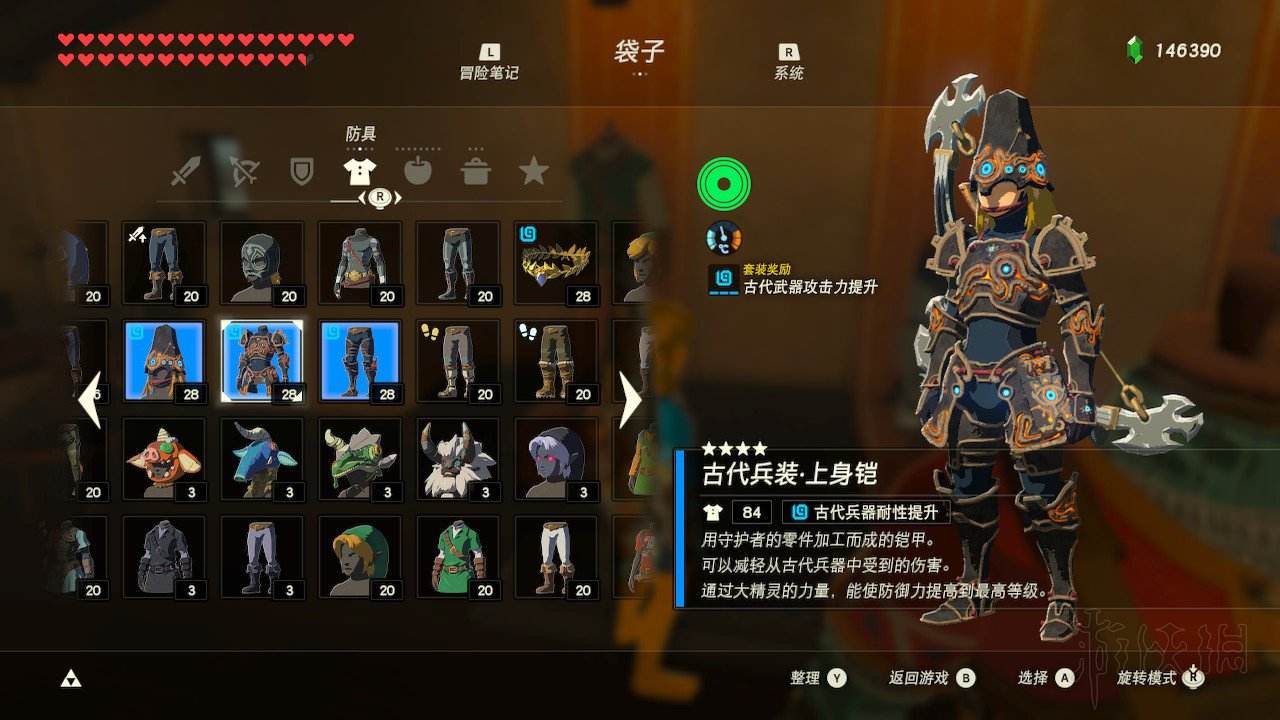Open the star key items category
1280x720 pixels.
(x=535, y=170)
